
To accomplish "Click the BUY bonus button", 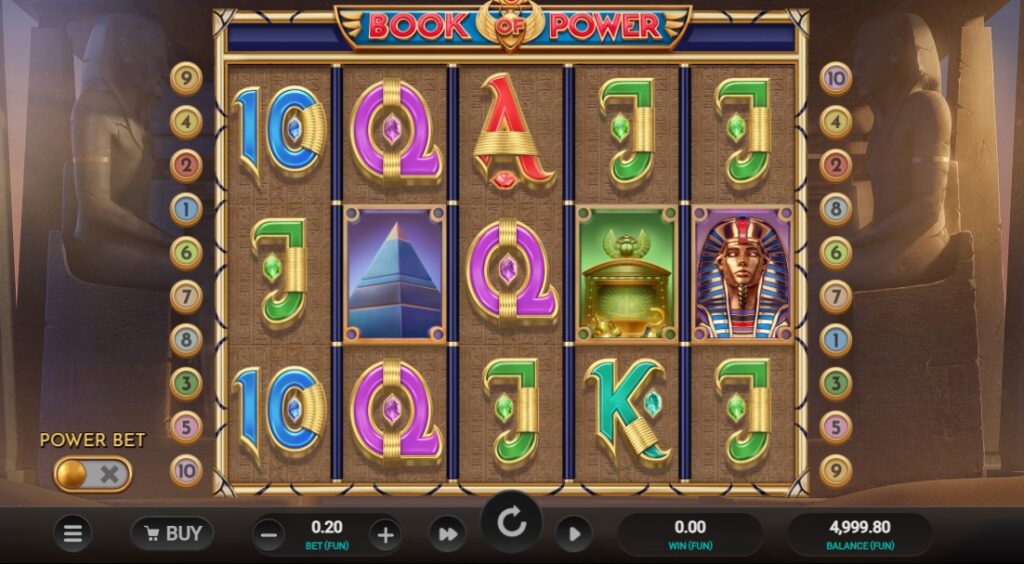I will 172,534.
